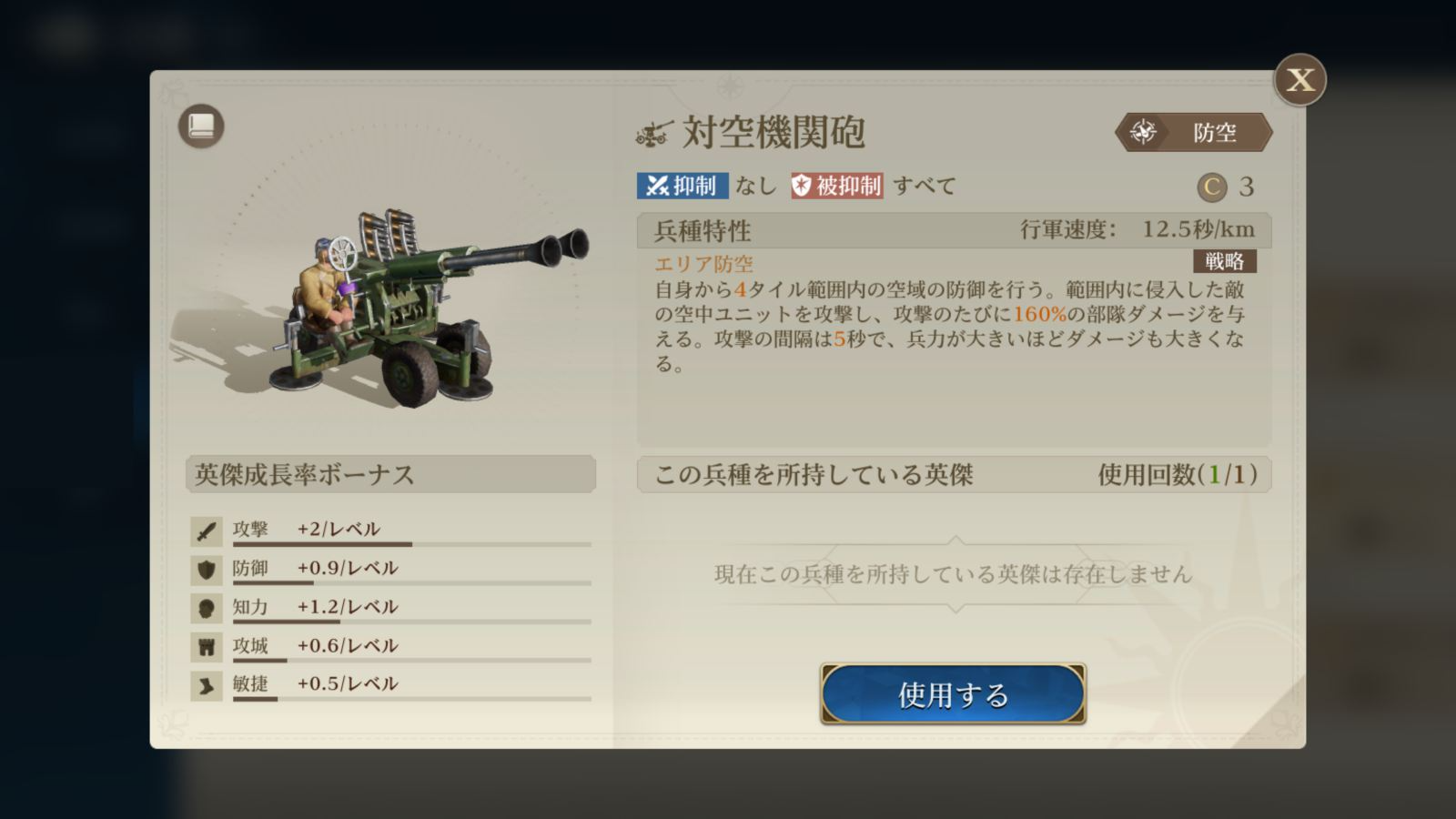Click the red 被抑制 badge

[836, 186]
